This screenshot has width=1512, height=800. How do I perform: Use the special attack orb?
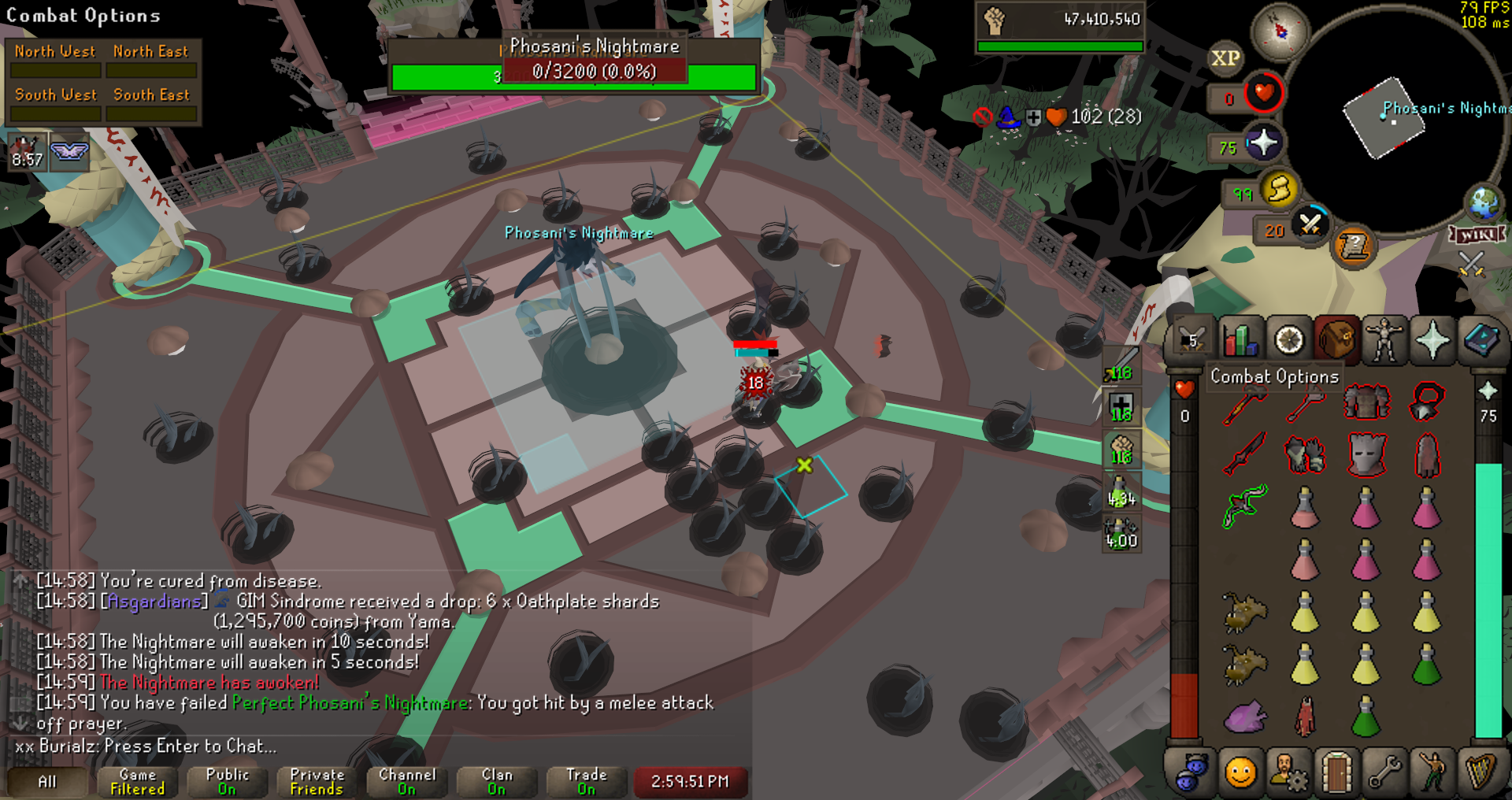(x=1310, y=225)
